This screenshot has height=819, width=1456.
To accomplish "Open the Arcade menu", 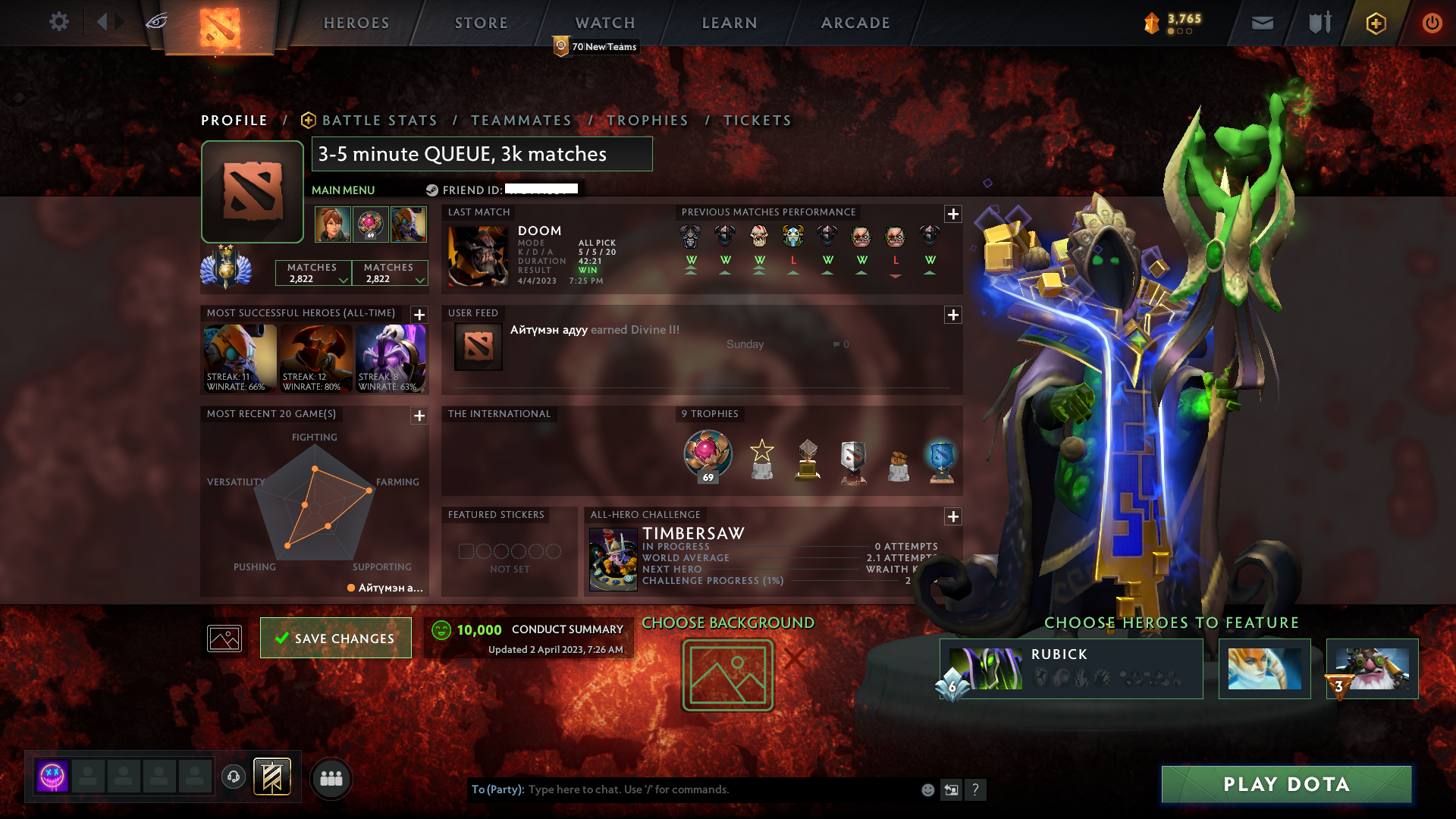I will pos(855,23).
